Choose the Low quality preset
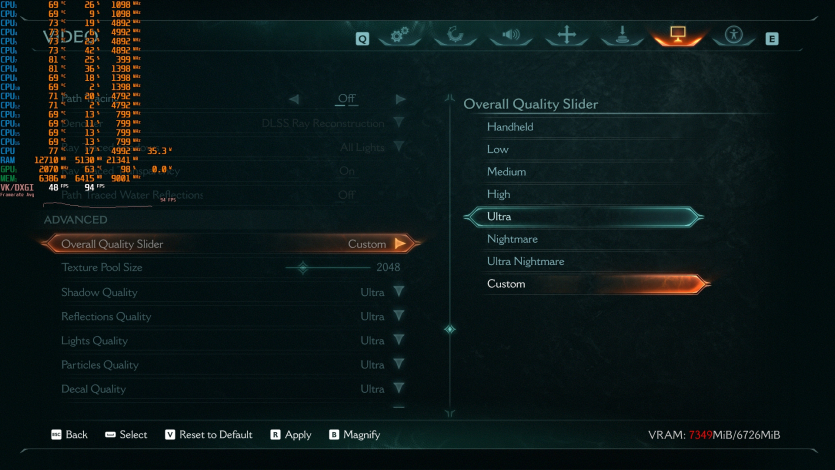This screenshot has width=835, height=470. [498, 149]
